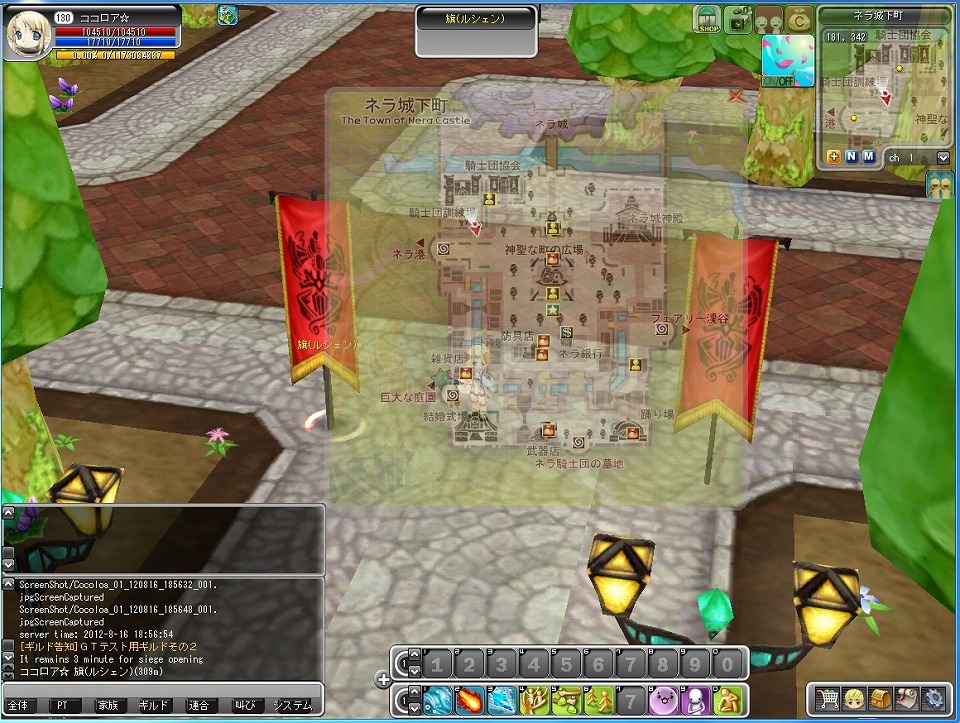Open the scroll quest log icon

[x=906, y=698]
